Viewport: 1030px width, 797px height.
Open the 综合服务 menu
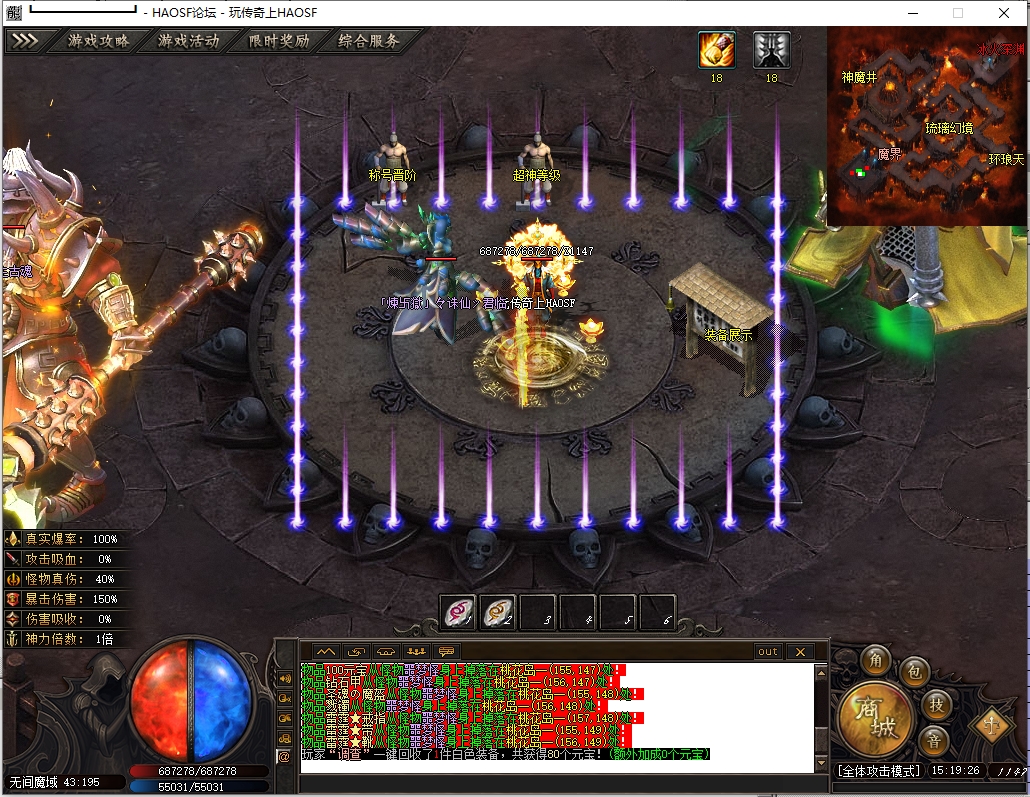368,42
